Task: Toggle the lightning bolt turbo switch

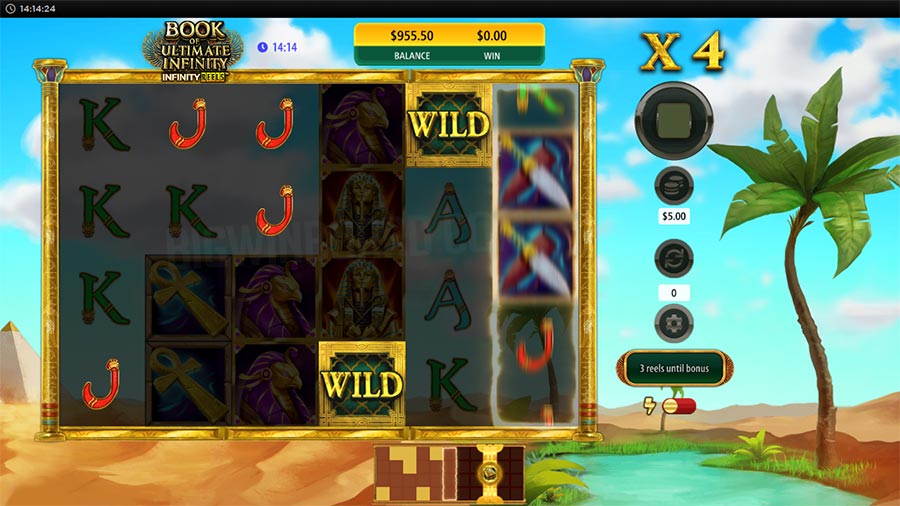Action: click(x=677, y=404)
